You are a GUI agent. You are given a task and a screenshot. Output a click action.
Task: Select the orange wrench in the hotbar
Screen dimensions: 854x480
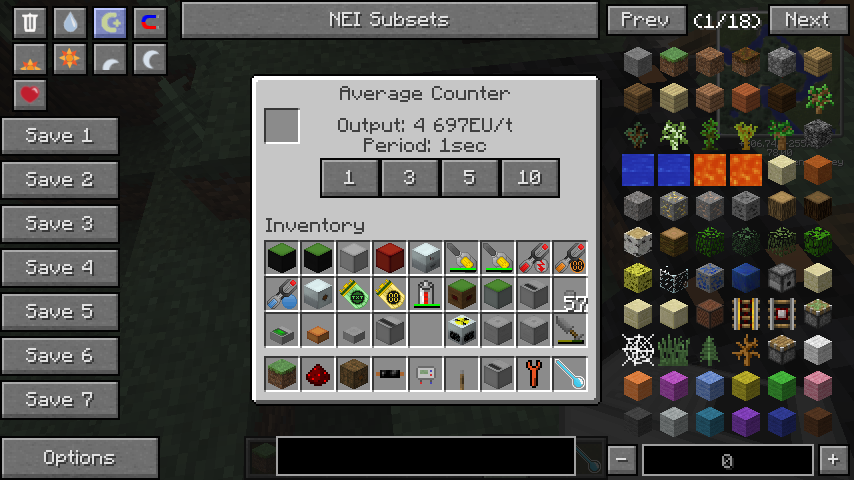pos(534,375)
